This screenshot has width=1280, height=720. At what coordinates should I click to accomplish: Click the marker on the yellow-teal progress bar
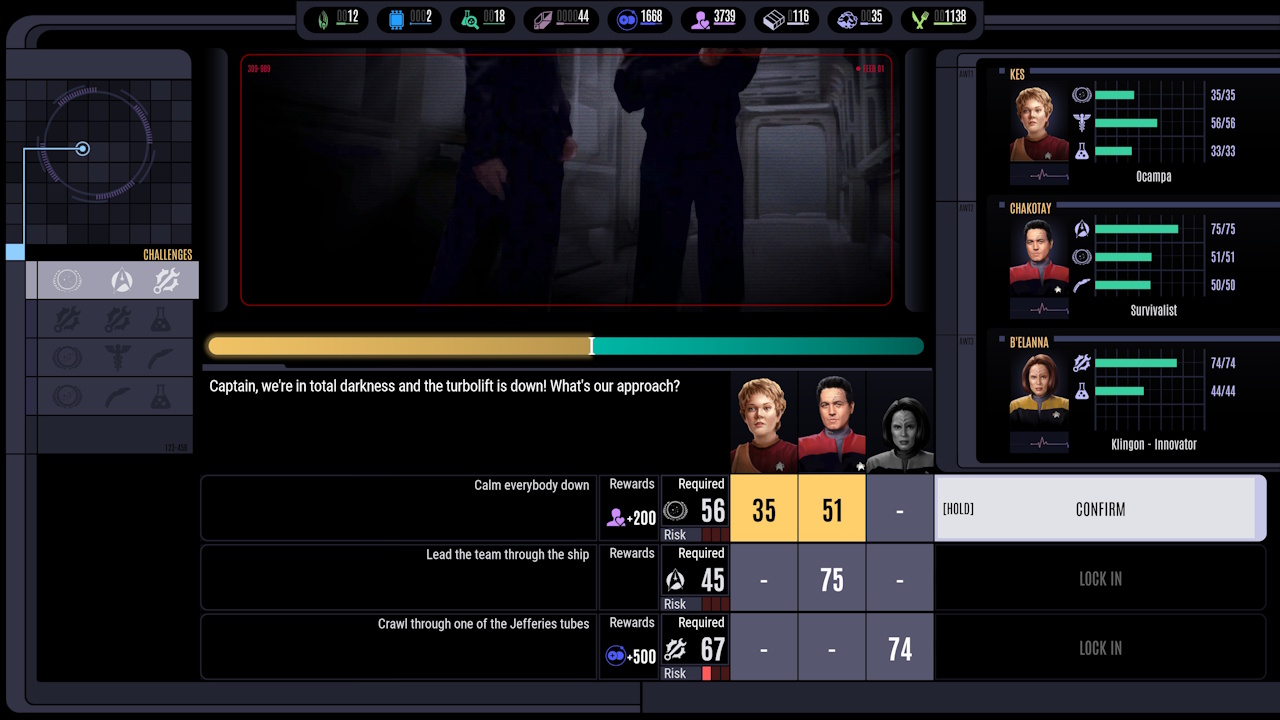[x=592, y=346]
